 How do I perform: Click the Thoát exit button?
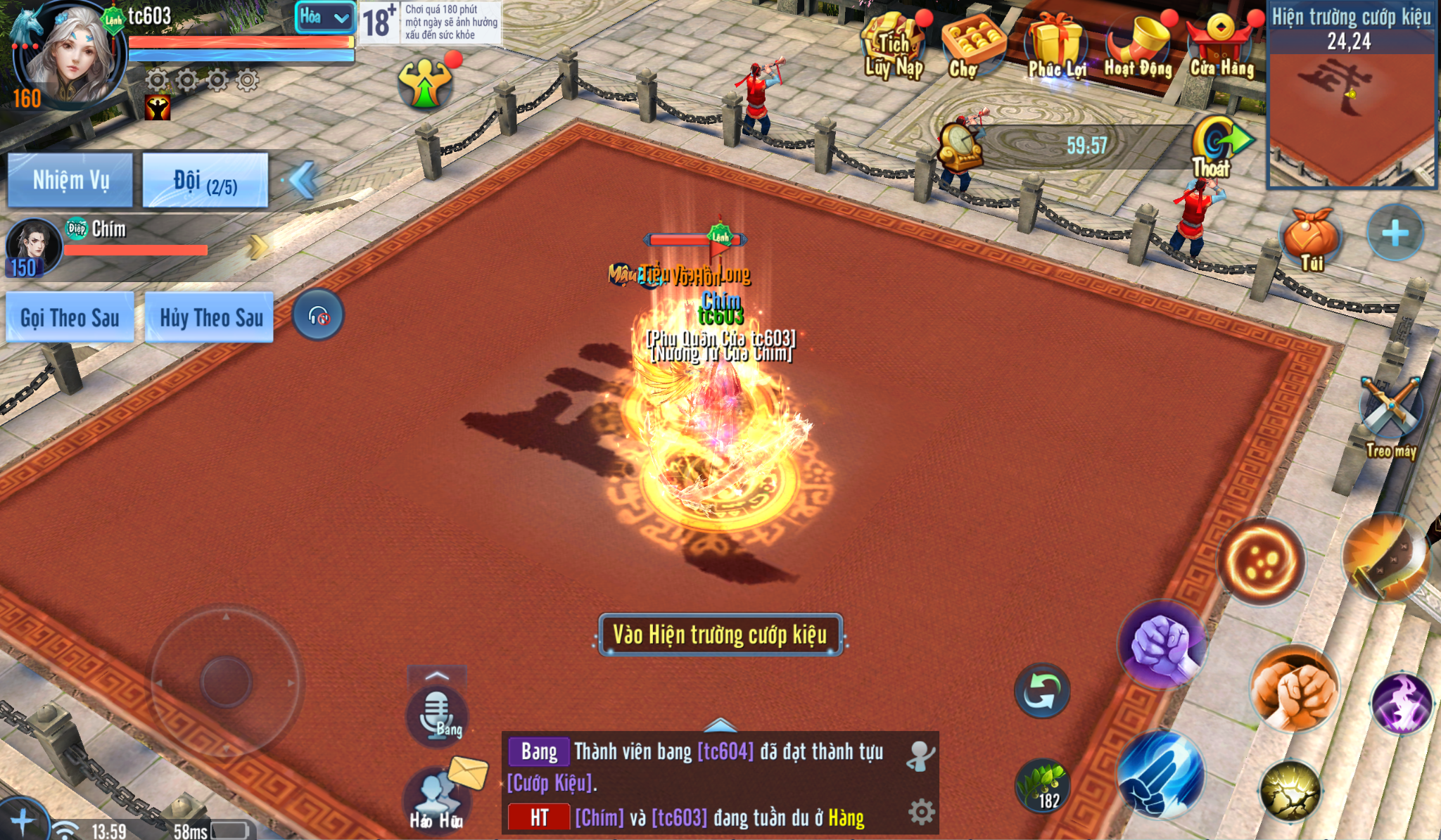[x=1214, y=146]
